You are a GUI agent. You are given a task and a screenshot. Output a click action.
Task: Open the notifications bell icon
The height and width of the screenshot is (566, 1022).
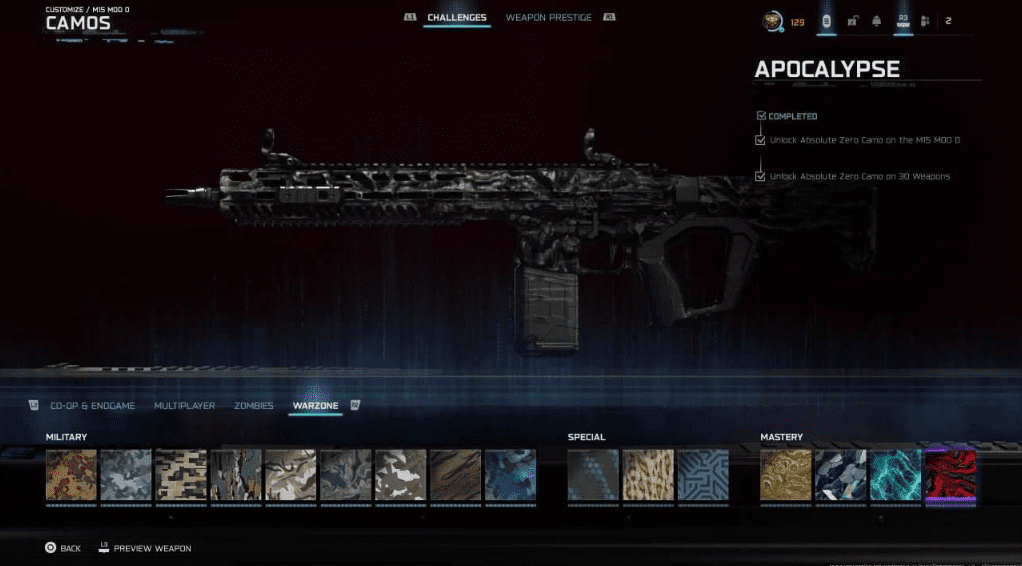click(x=876, y=20)
